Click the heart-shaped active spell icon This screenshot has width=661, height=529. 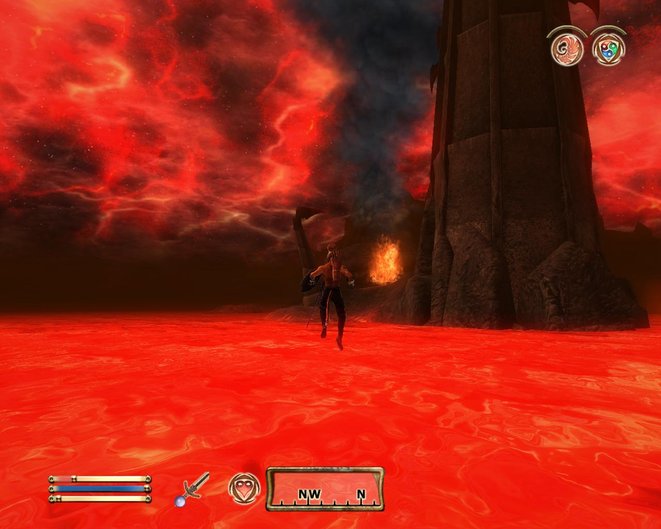pyautogui.click(x=242, y=488)
